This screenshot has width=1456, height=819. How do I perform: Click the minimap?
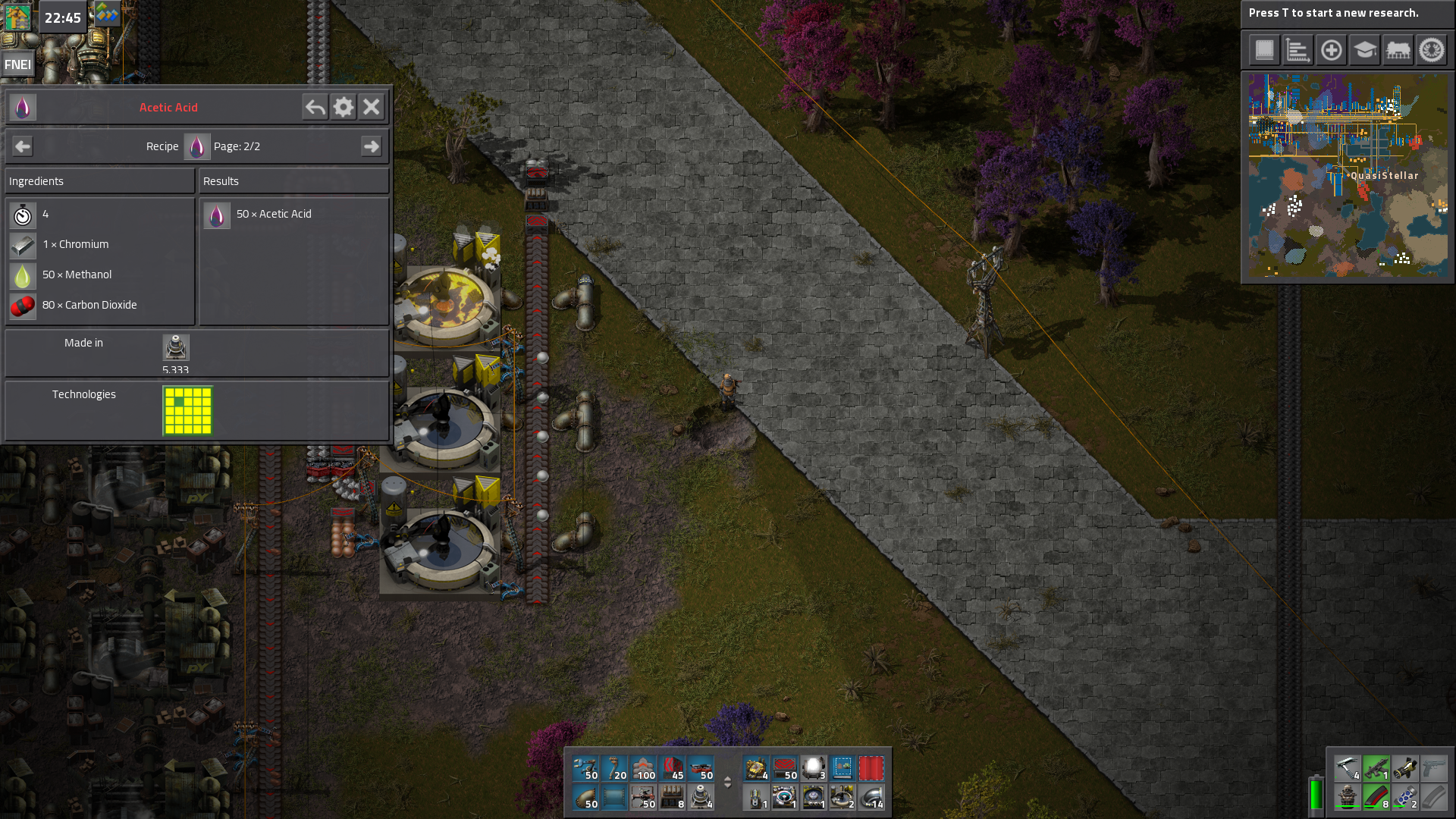point(1348,175)
